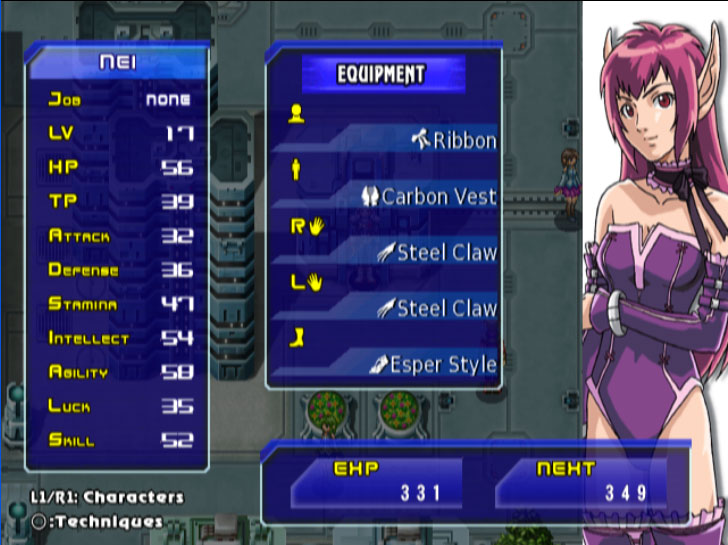Image resolution: width=728 pixels, height=545 pixels.
Task: Open the Esper Style footwear slot
Action: click(x=432, y=365)
